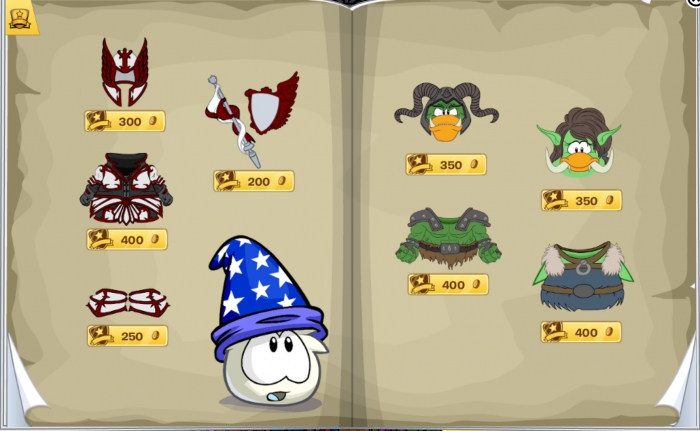Click the 200-coin price button

pos(254,181)
